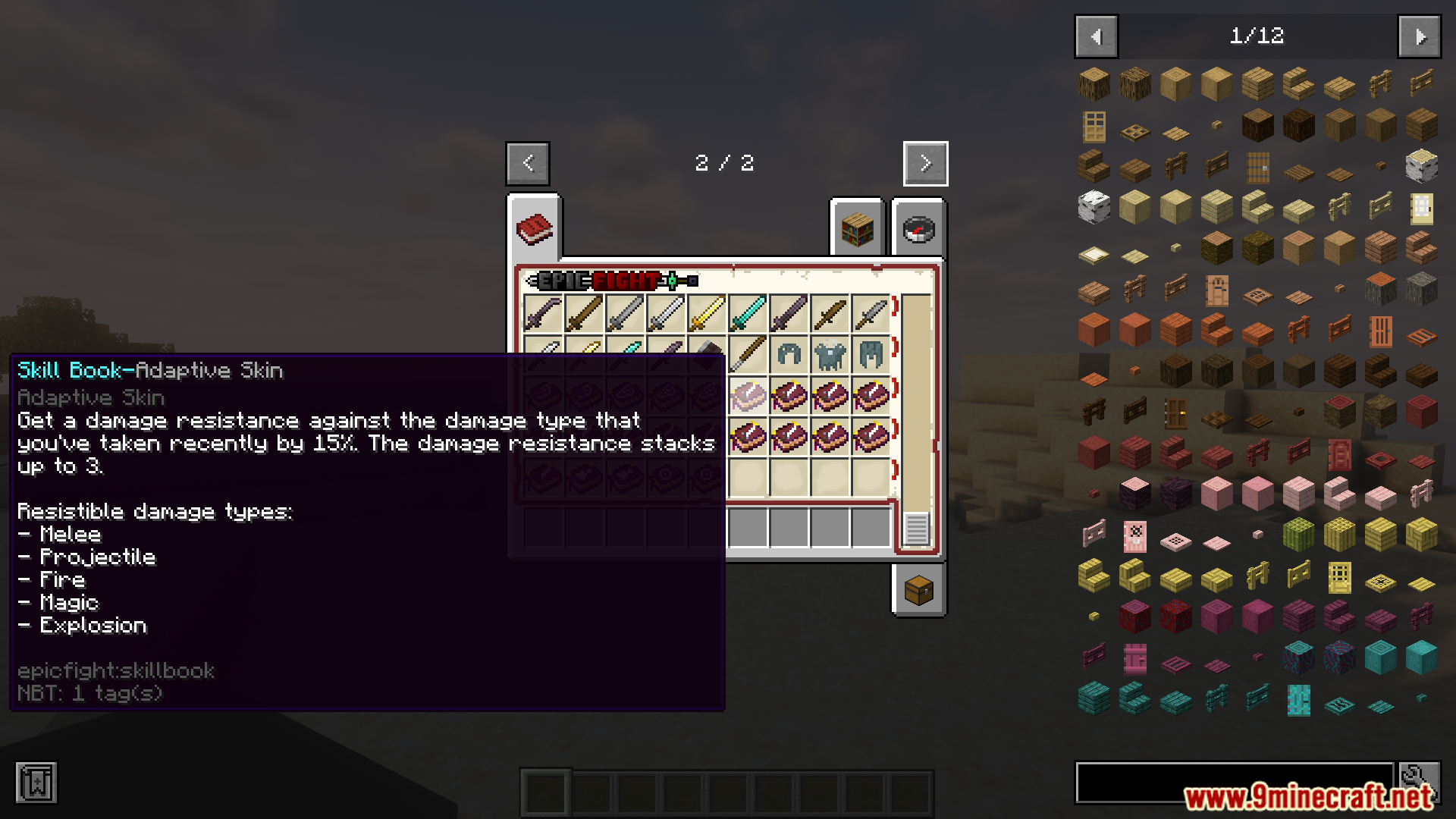Toggle the bookmark list button

[36, 783]
